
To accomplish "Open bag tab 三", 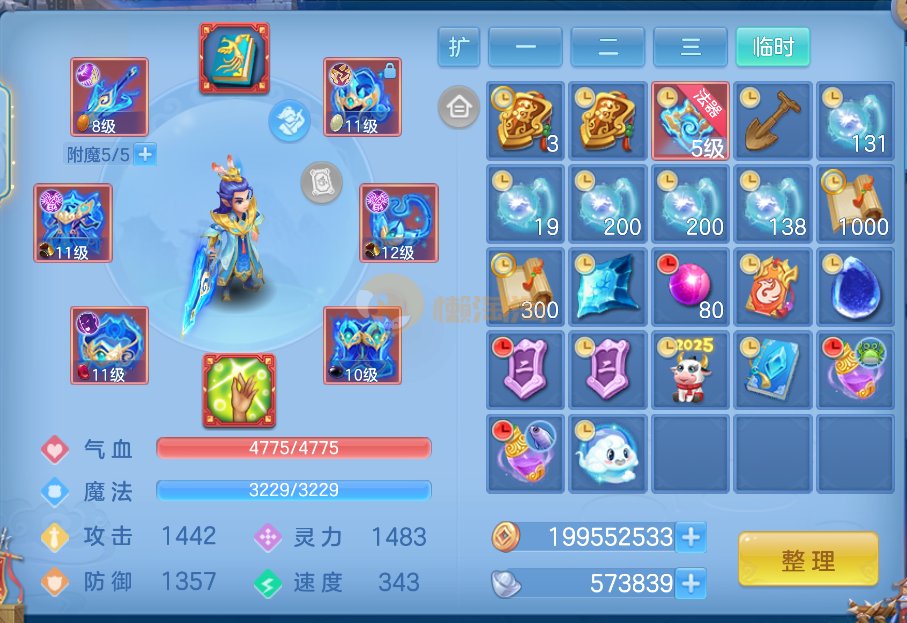I will [690, 46].
